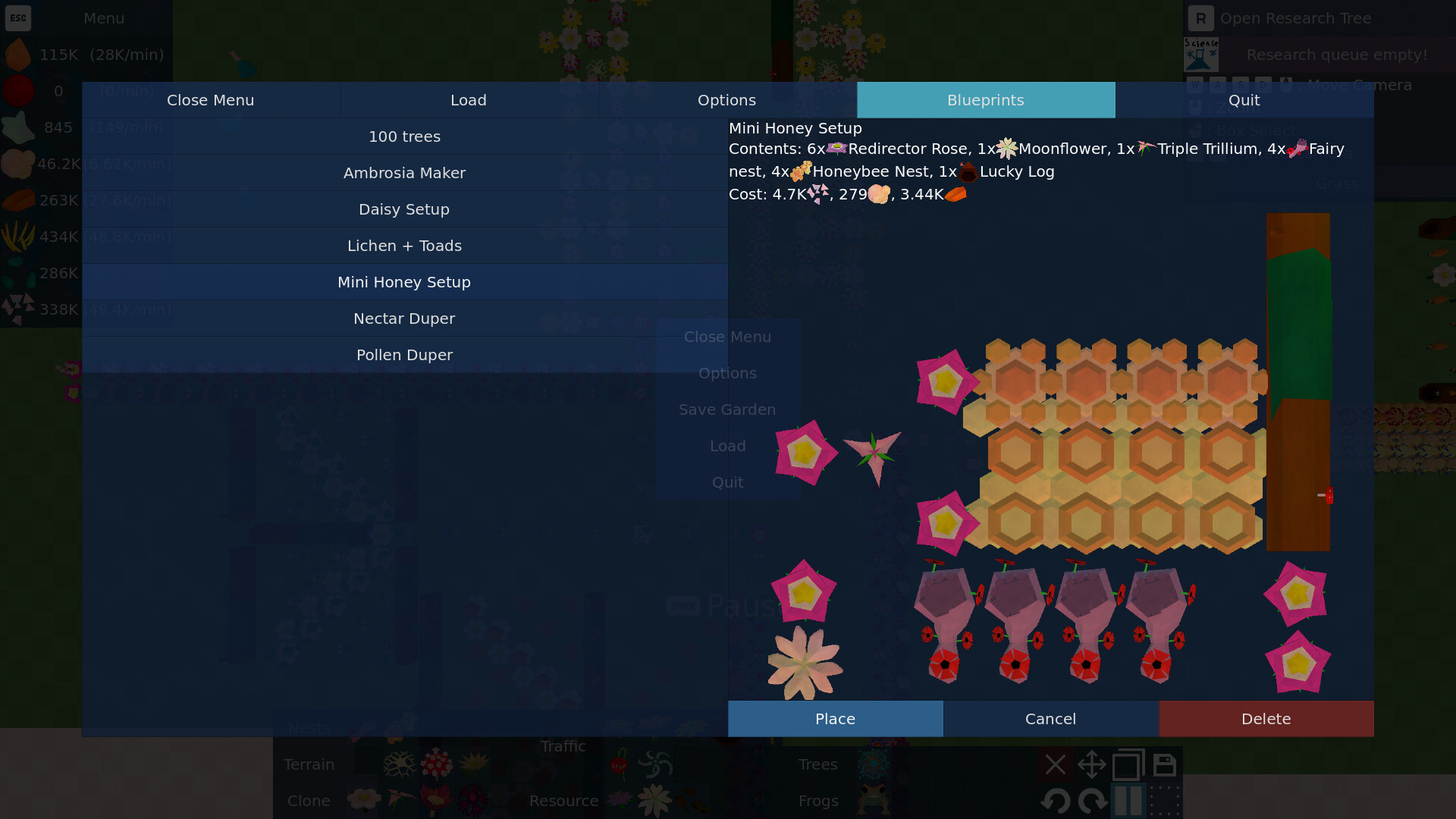Pick the Daisy Setup blueprint

tap(404, 209)
